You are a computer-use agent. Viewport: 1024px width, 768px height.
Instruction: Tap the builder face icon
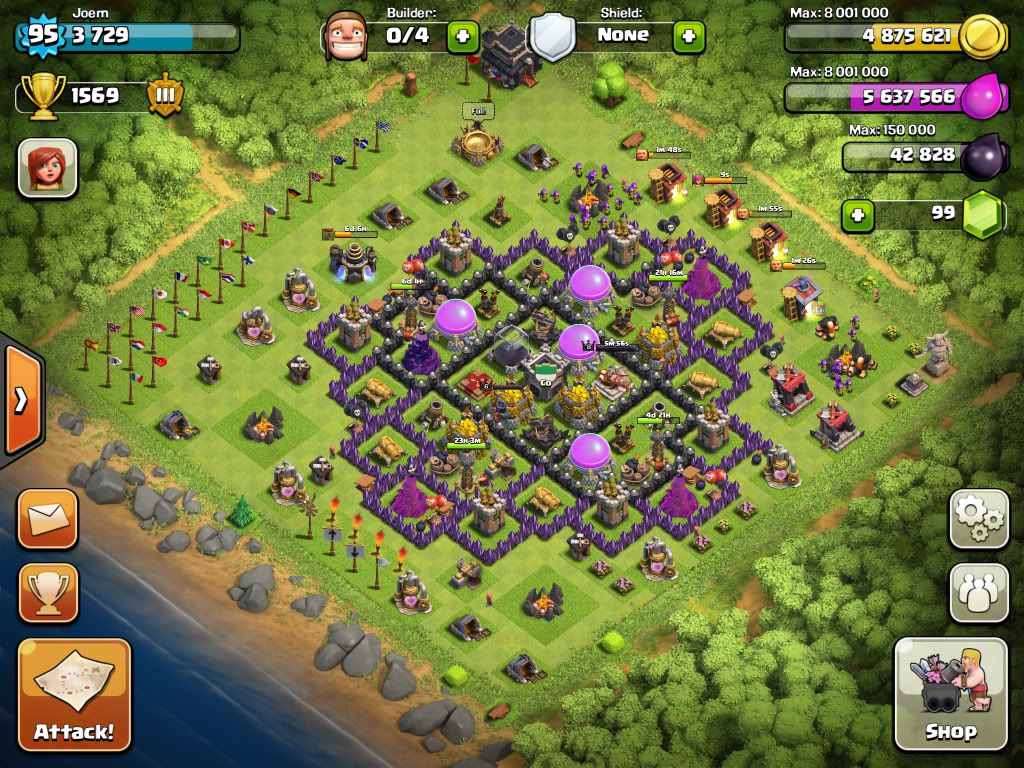[346, 37]
